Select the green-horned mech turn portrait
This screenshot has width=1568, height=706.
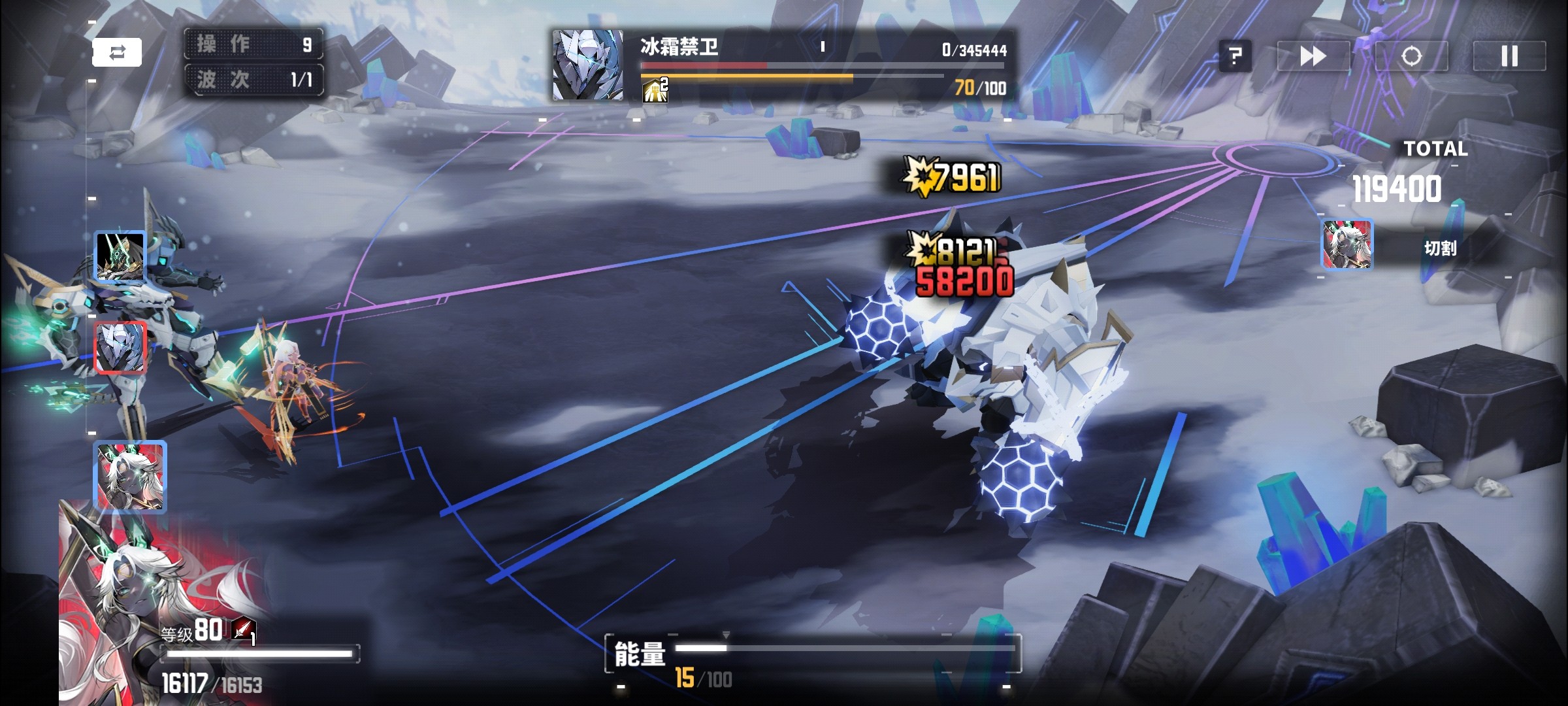click(x=120, y=256)
